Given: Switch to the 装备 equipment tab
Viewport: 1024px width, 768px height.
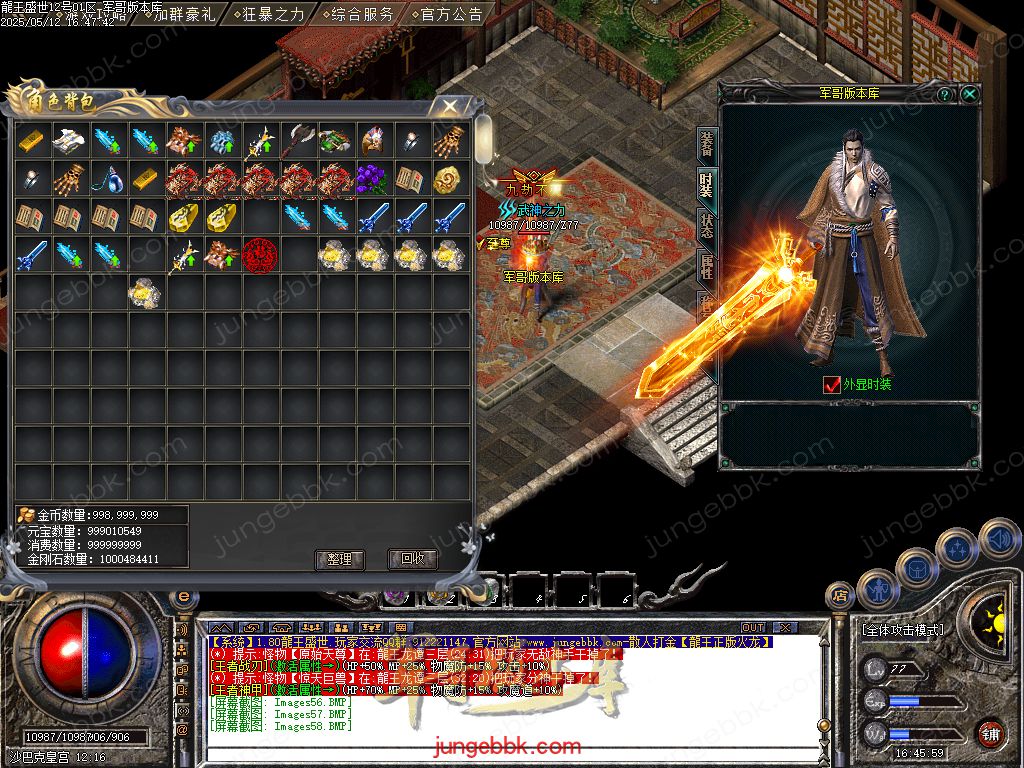Looking at the screenshot, I should [706, 146].
